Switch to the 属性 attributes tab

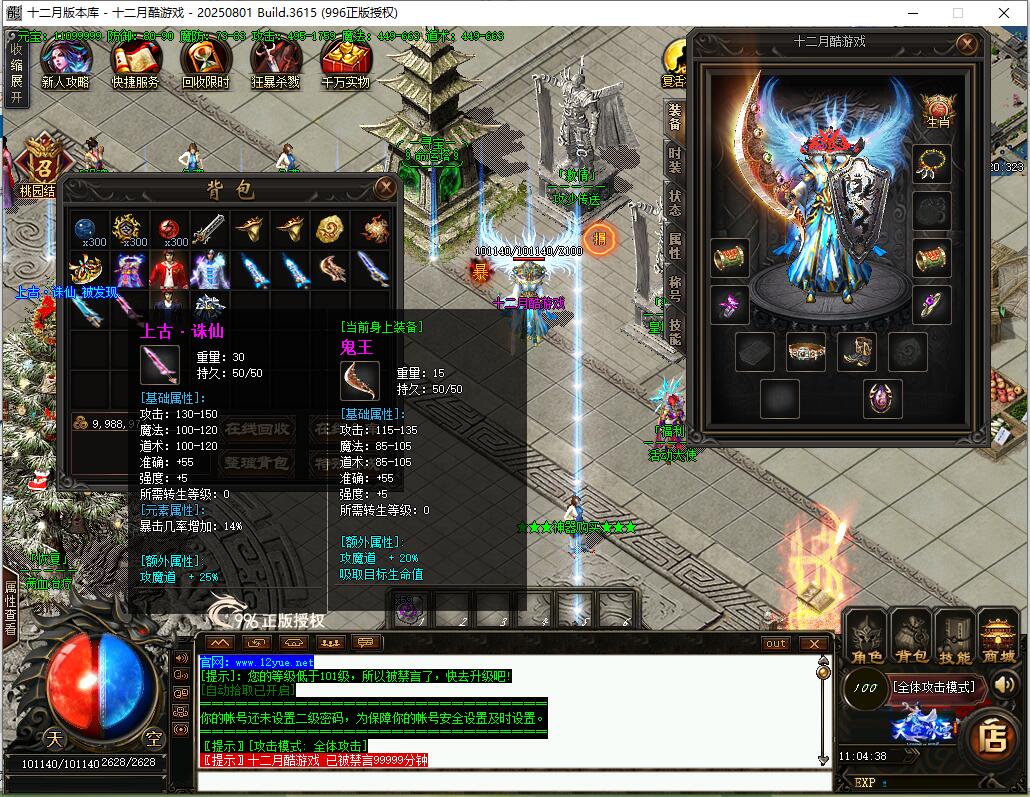(676, 245)
